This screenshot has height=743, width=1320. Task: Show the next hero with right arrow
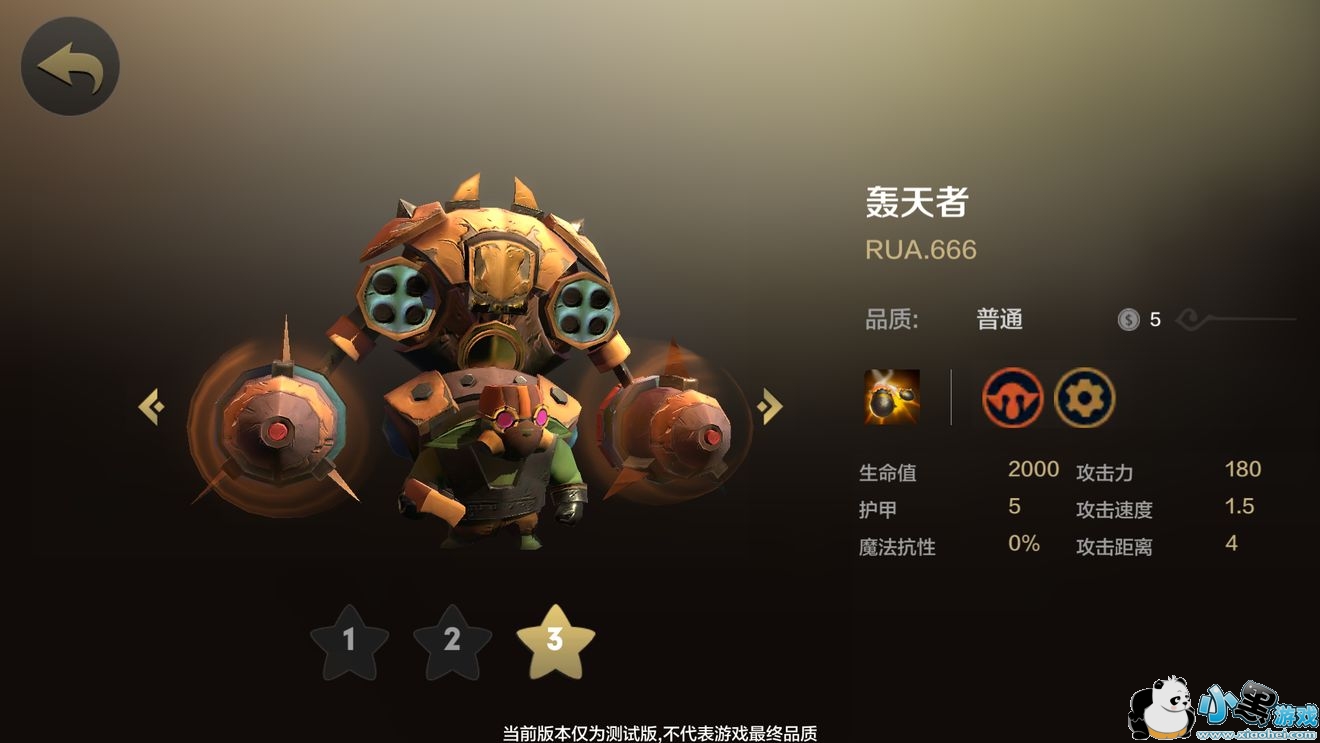coord(769,406)
